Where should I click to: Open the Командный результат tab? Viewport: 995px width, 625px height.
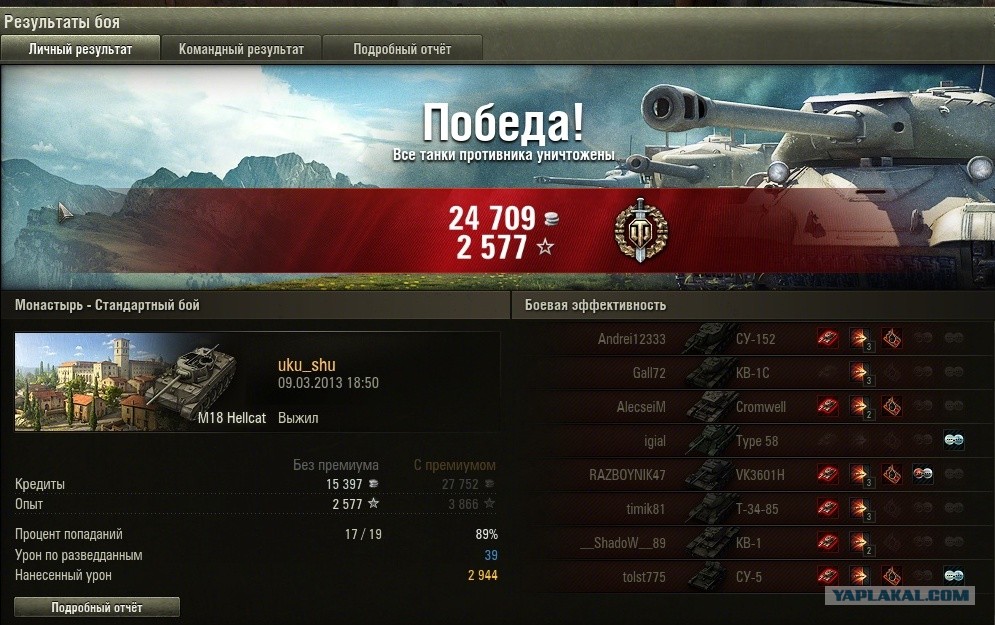click(241, 49)
